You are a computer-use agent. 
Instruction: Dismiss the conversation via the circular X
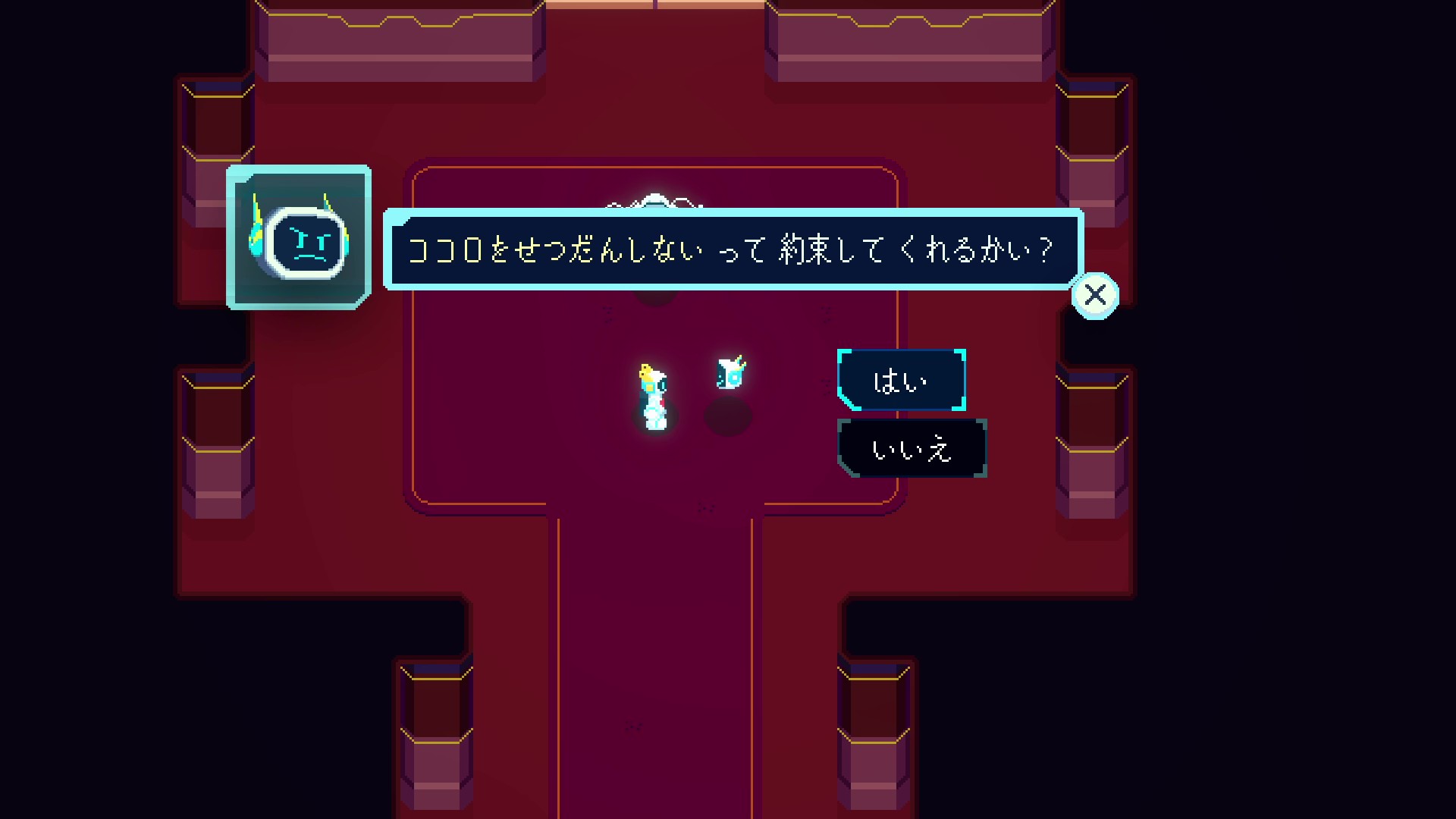[x=1094, y=294]
